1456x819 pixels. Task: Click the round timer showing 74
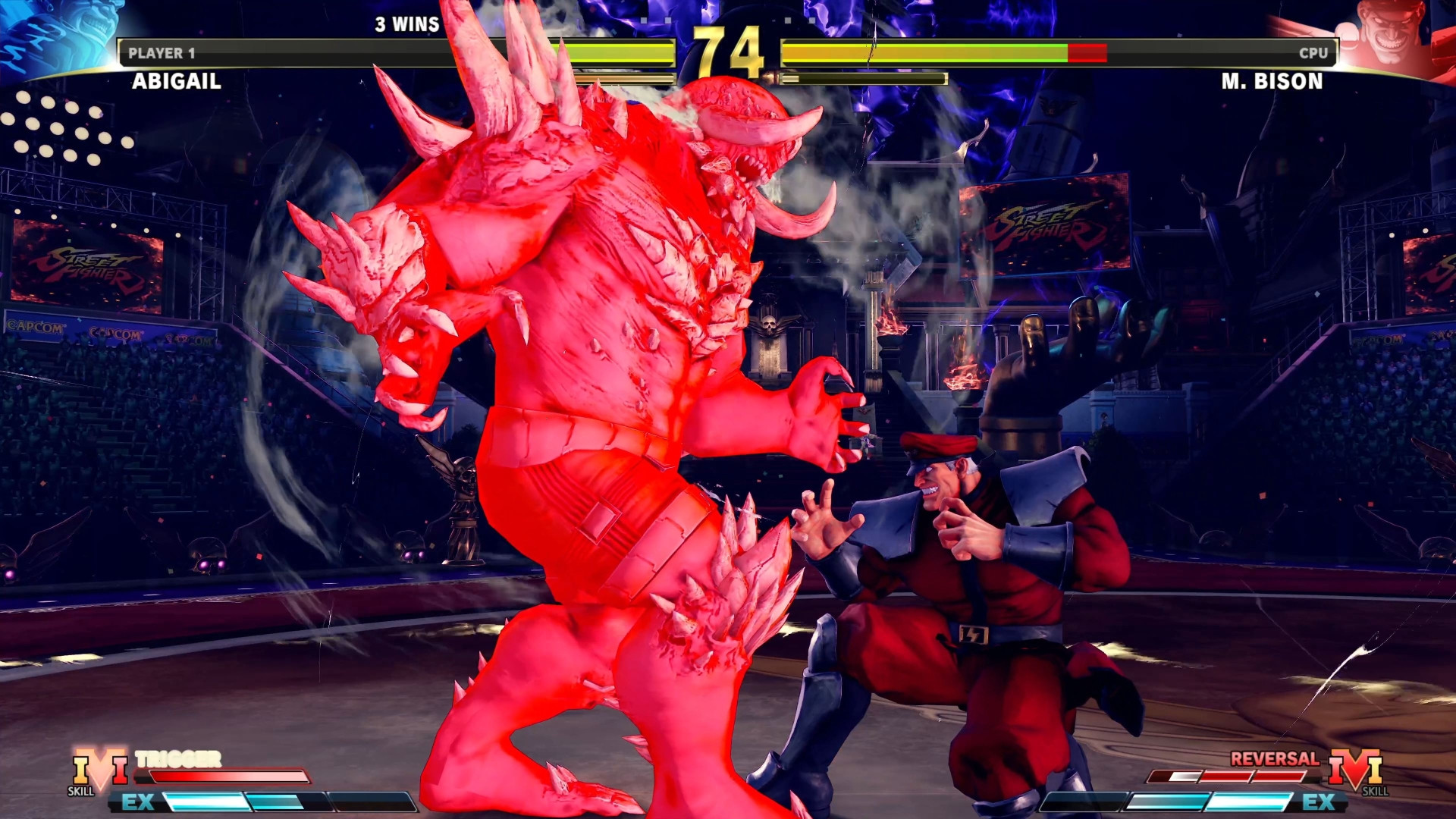[x=726, y=52]
